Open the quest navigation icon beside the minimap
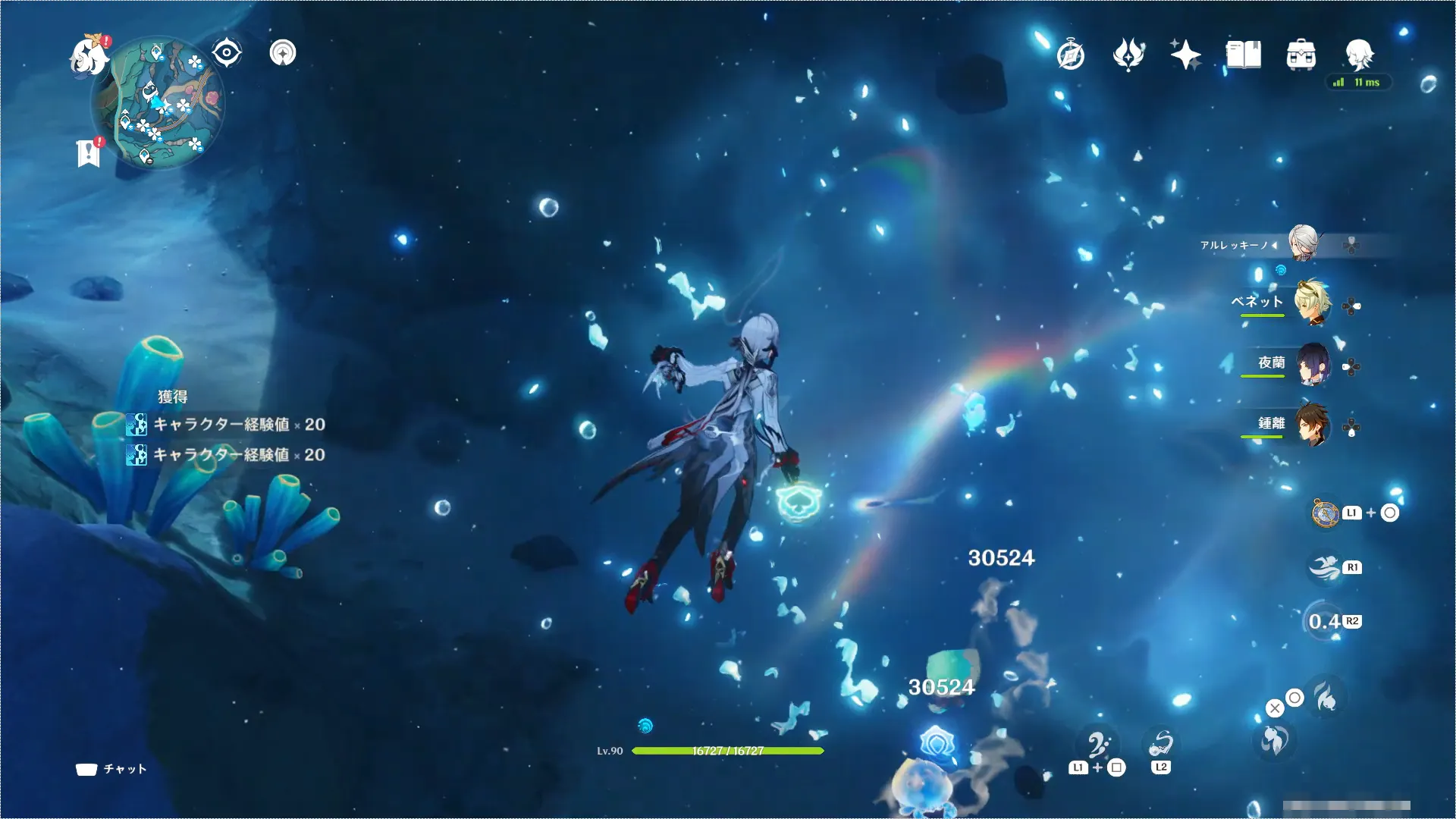The width and height of the screenshot is (1456, 819). pos(283,53)
